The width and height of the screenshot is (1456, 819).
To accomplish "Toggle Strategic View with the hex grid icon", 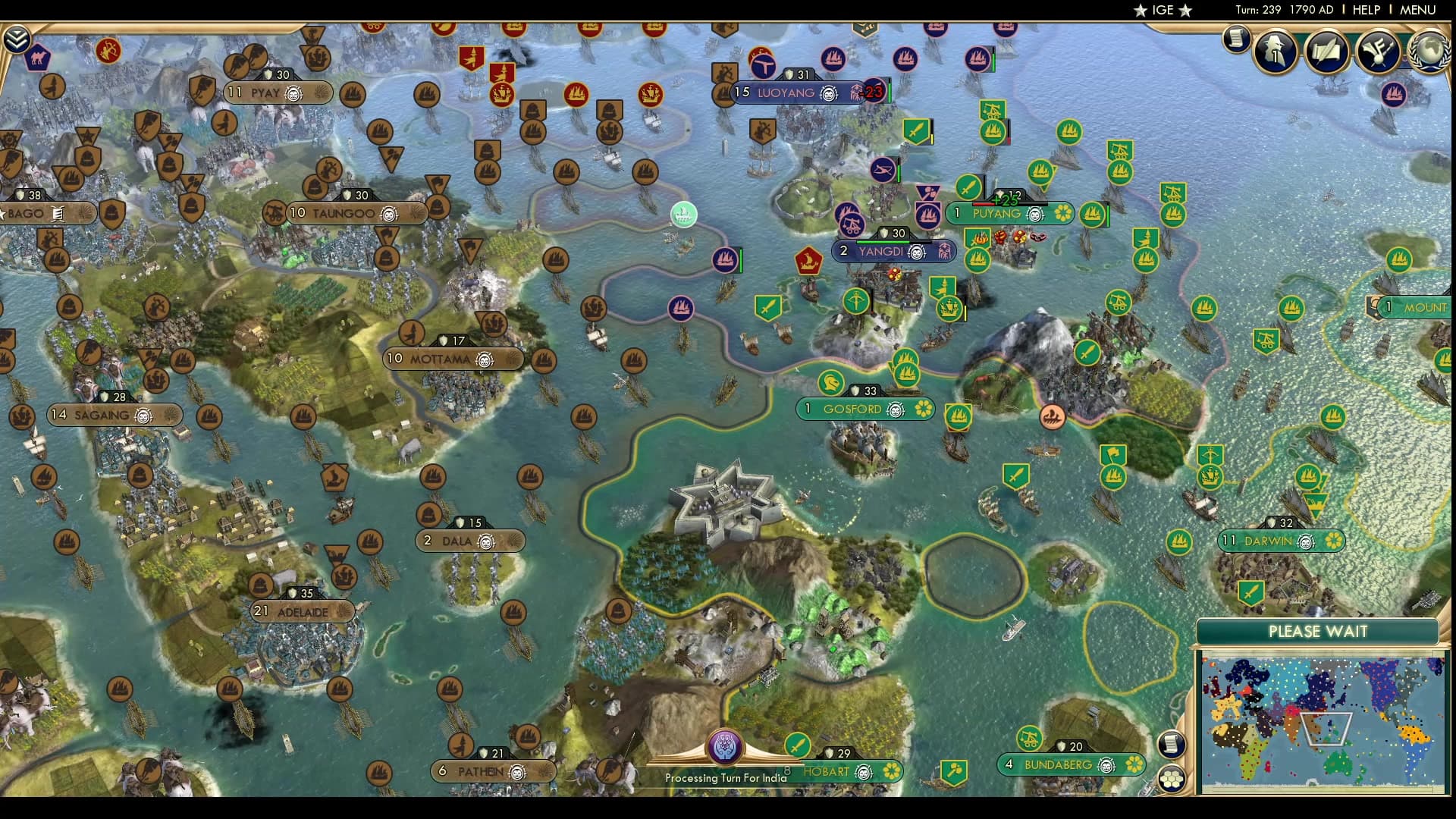I will [x=1171, y=780].
